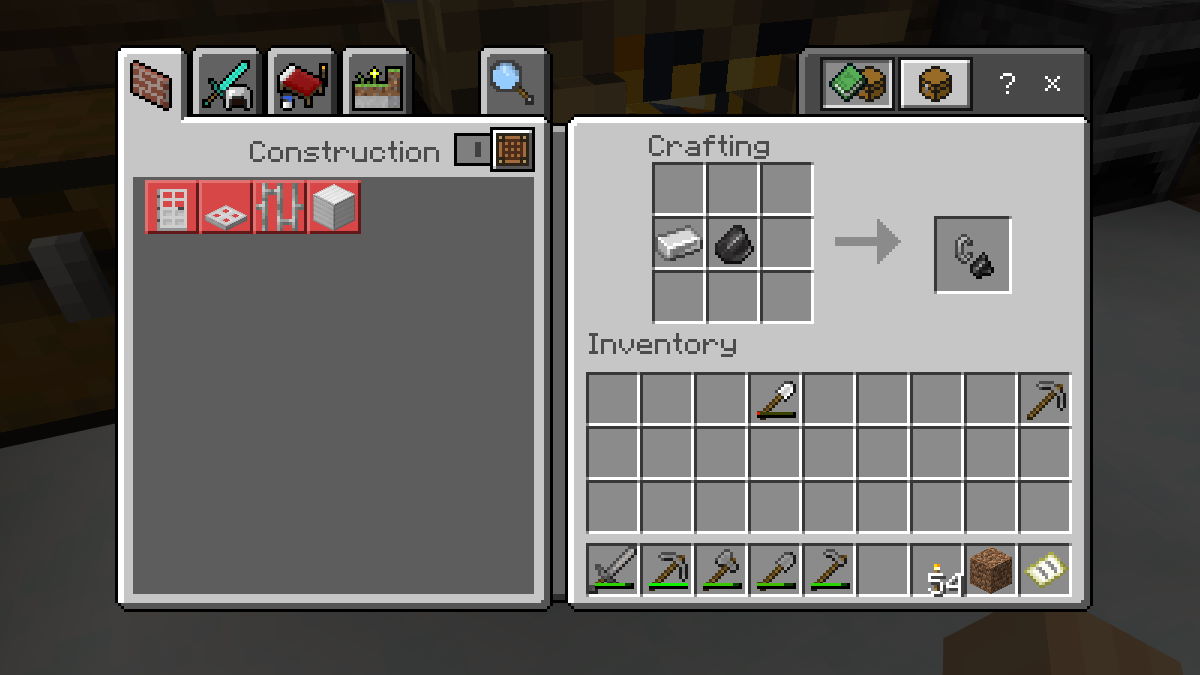Screen dimensions: 1200x675
Task: Show the recipe book layout button
Action: pos(858,84)
